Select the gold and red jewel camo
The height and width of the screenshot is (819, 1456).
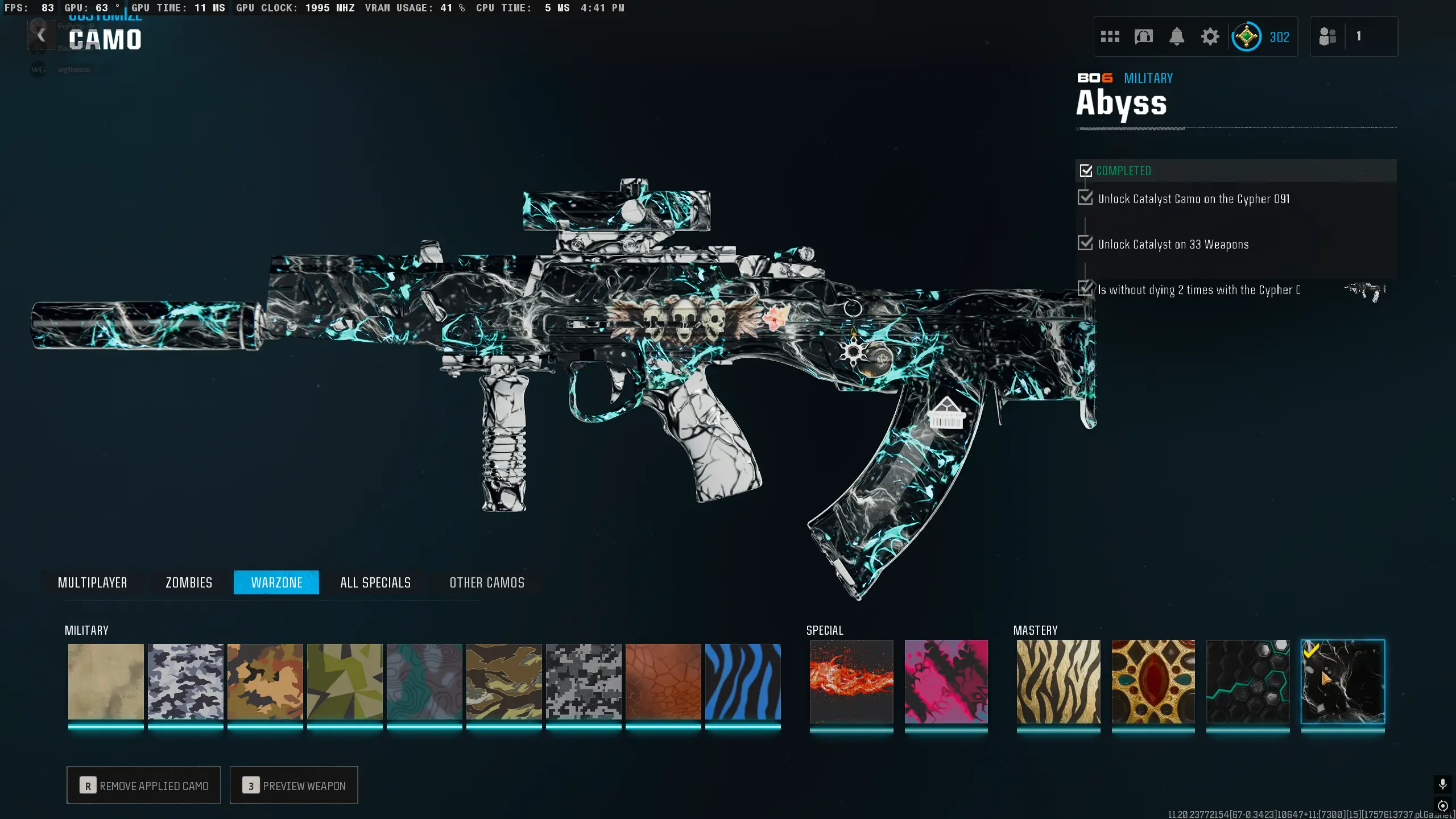click(1153, 681)
